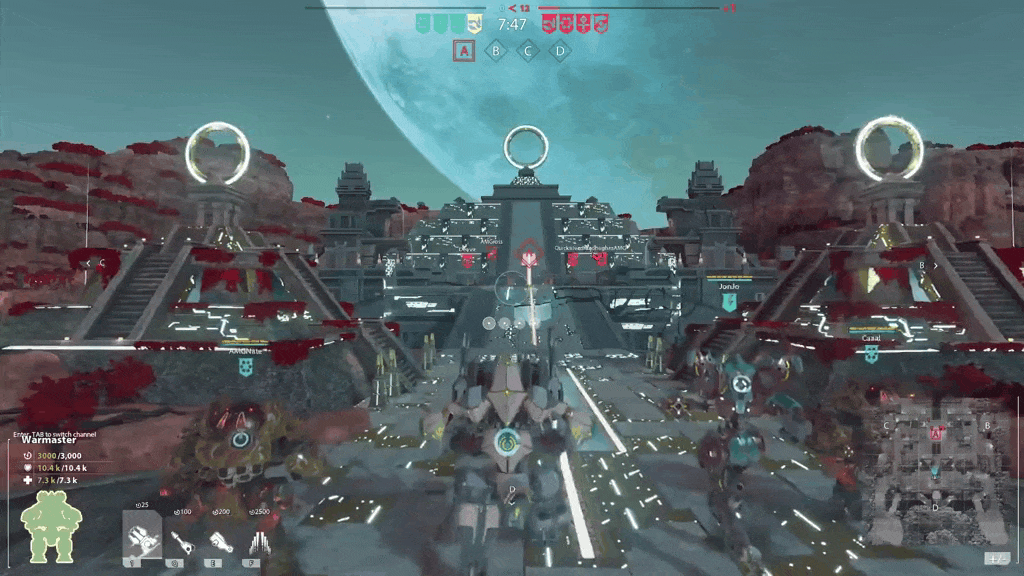Viewport: 1024px width, 576px height.
Task: Select capture point D diamond at top
Action: pos(561,50)
